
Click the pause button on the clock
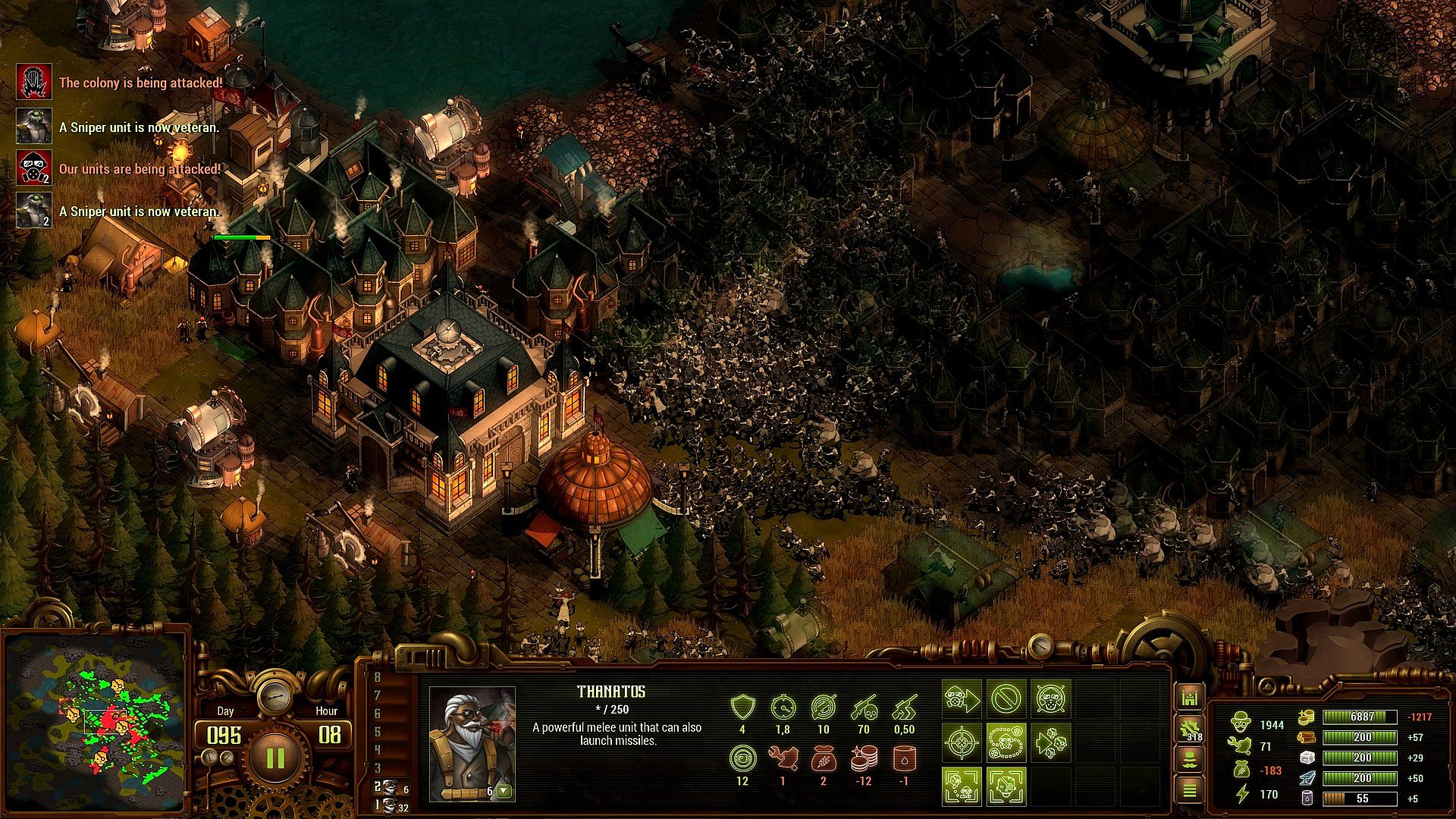click(x=275, y=758)
